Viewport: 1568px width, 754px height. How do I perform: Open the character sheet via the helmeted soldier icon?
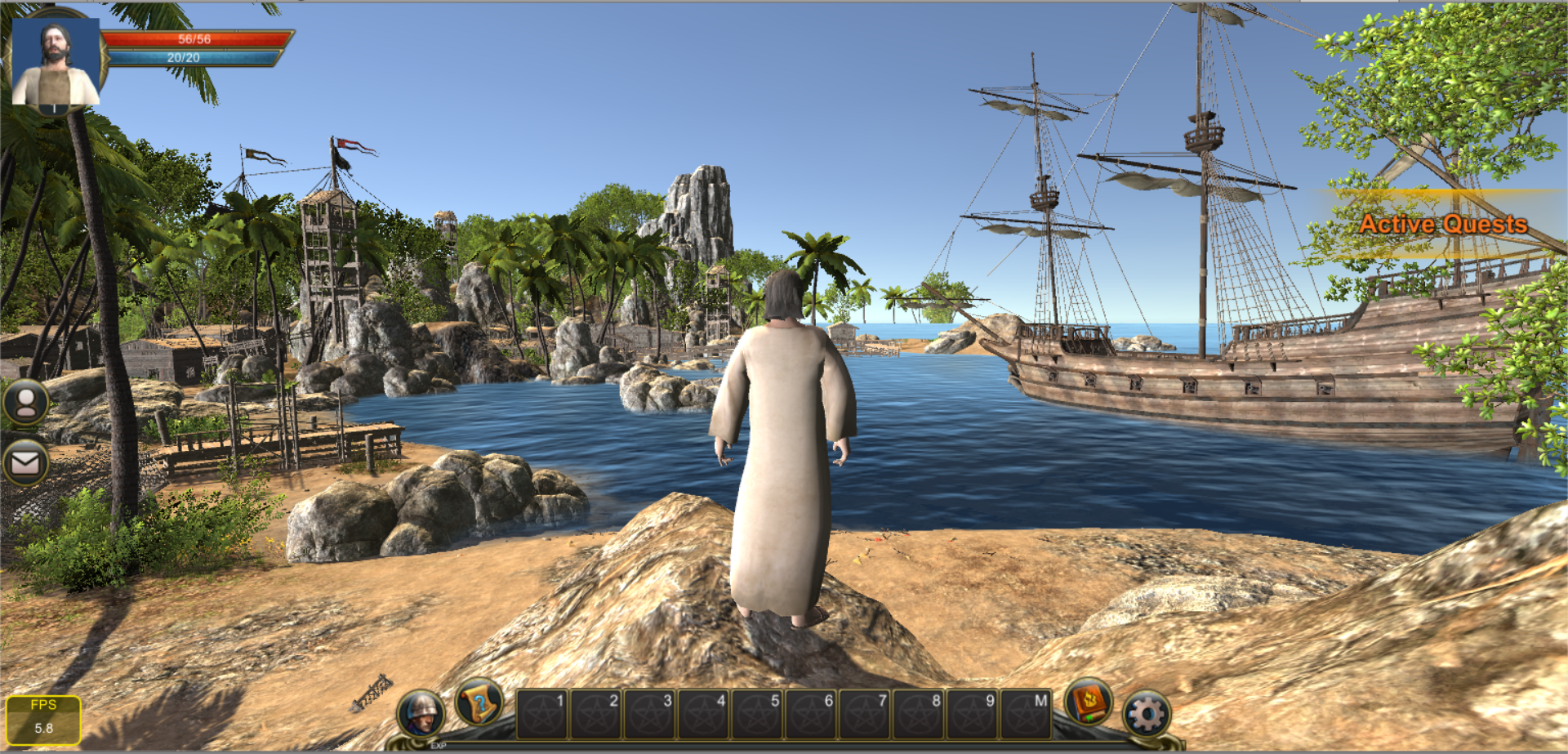click(421, 712)
